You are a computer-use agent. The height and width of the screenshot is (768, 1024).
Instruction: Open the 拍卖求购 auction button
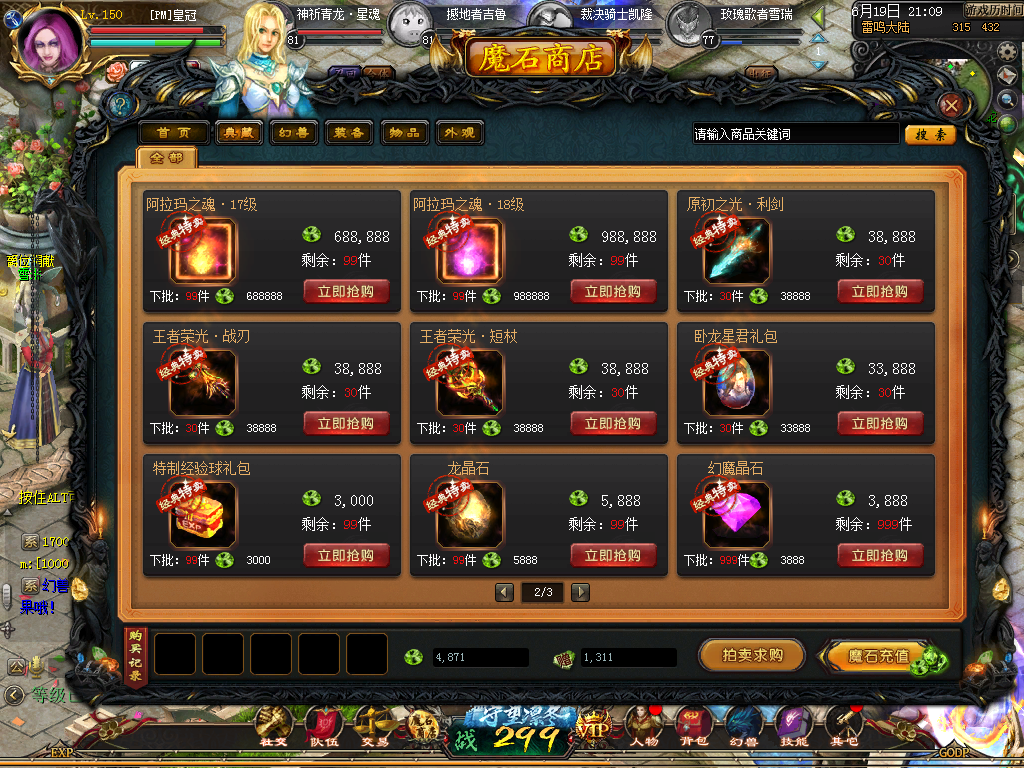[x=751, y=656]
